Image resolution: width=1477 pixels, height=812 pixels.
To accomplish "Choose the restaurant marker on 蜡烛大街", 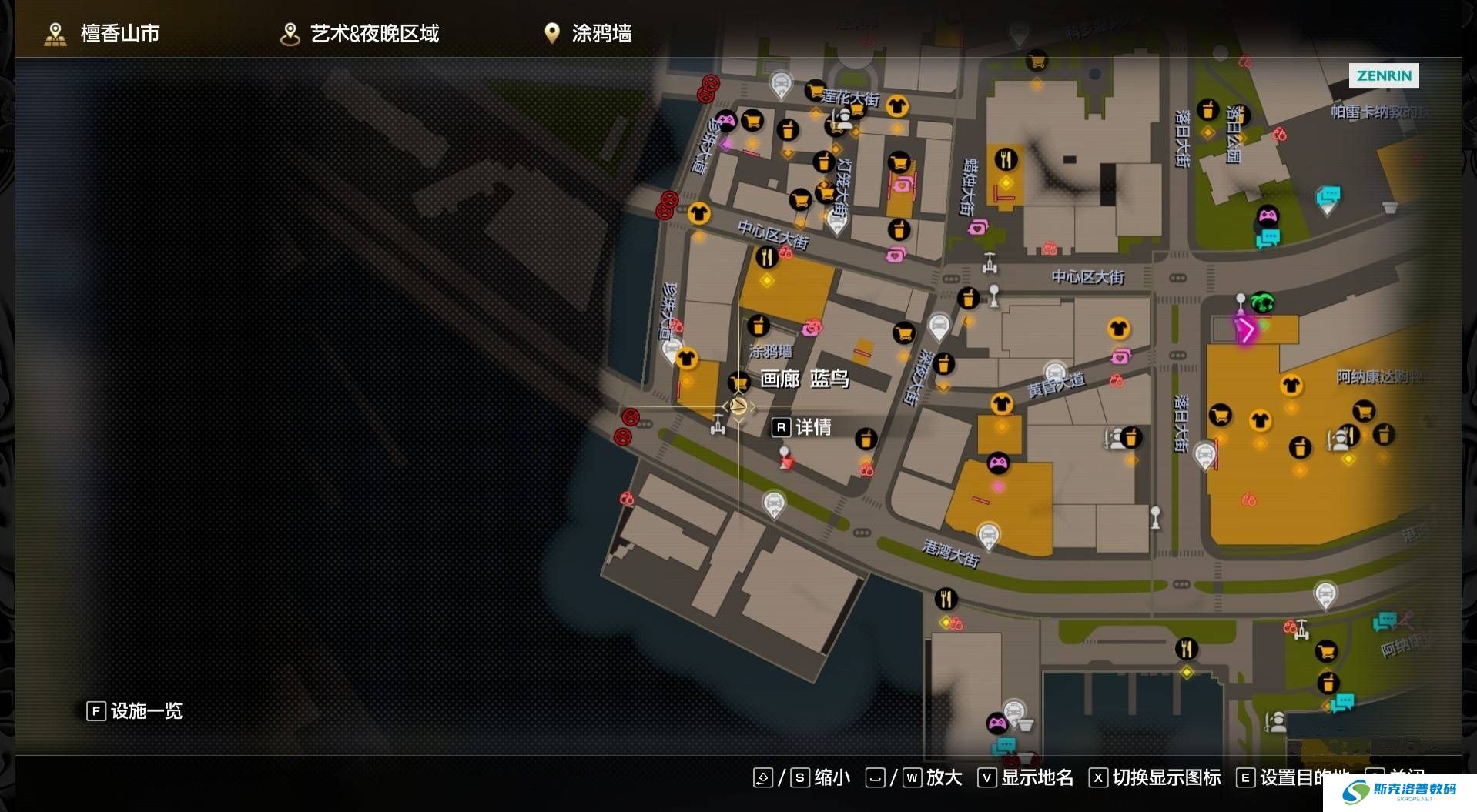I will pyautogui.click(x=1006, y=160).
